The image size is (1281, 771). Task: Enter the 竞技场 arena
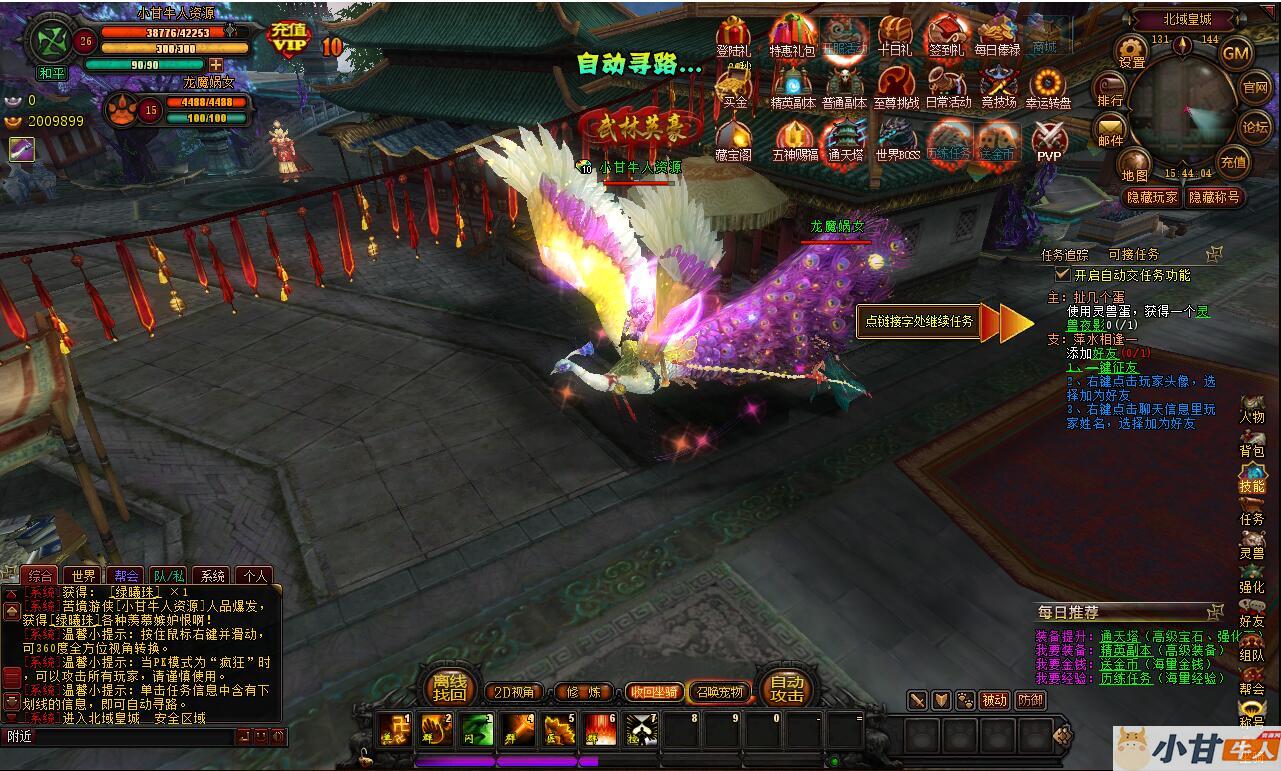998,87
